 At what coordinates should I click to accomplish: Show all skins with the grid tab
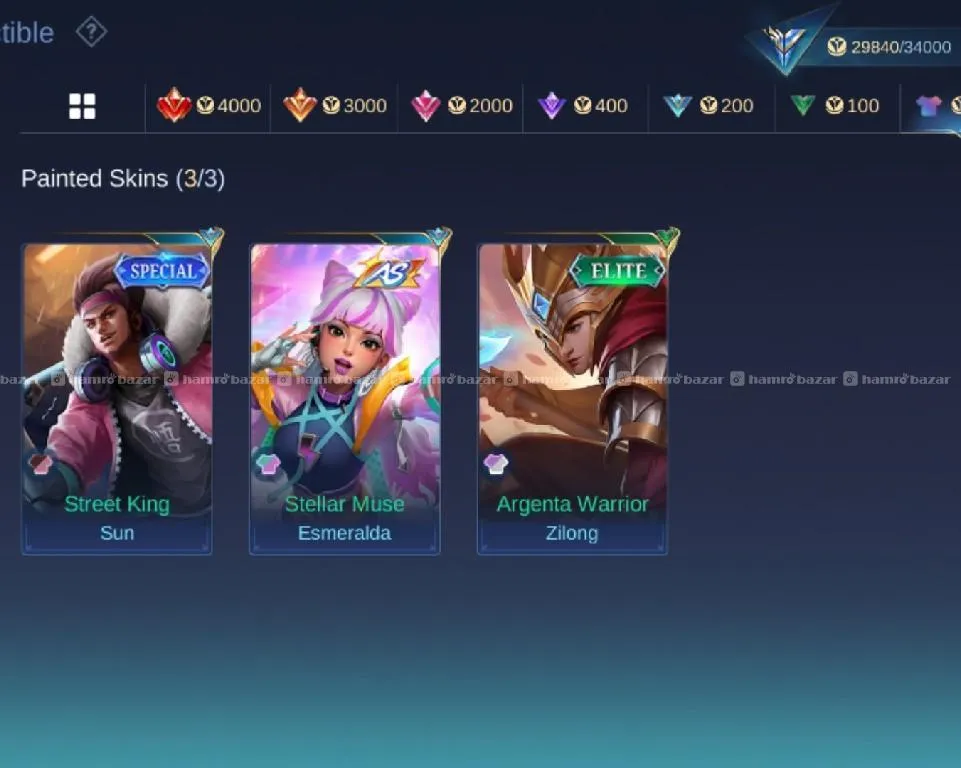pos(82,106)
